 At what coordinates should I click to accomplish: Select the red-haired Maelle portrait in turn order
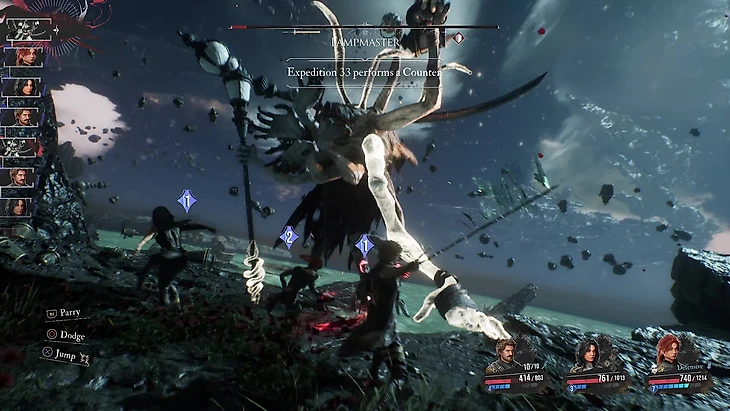[21, 56]
